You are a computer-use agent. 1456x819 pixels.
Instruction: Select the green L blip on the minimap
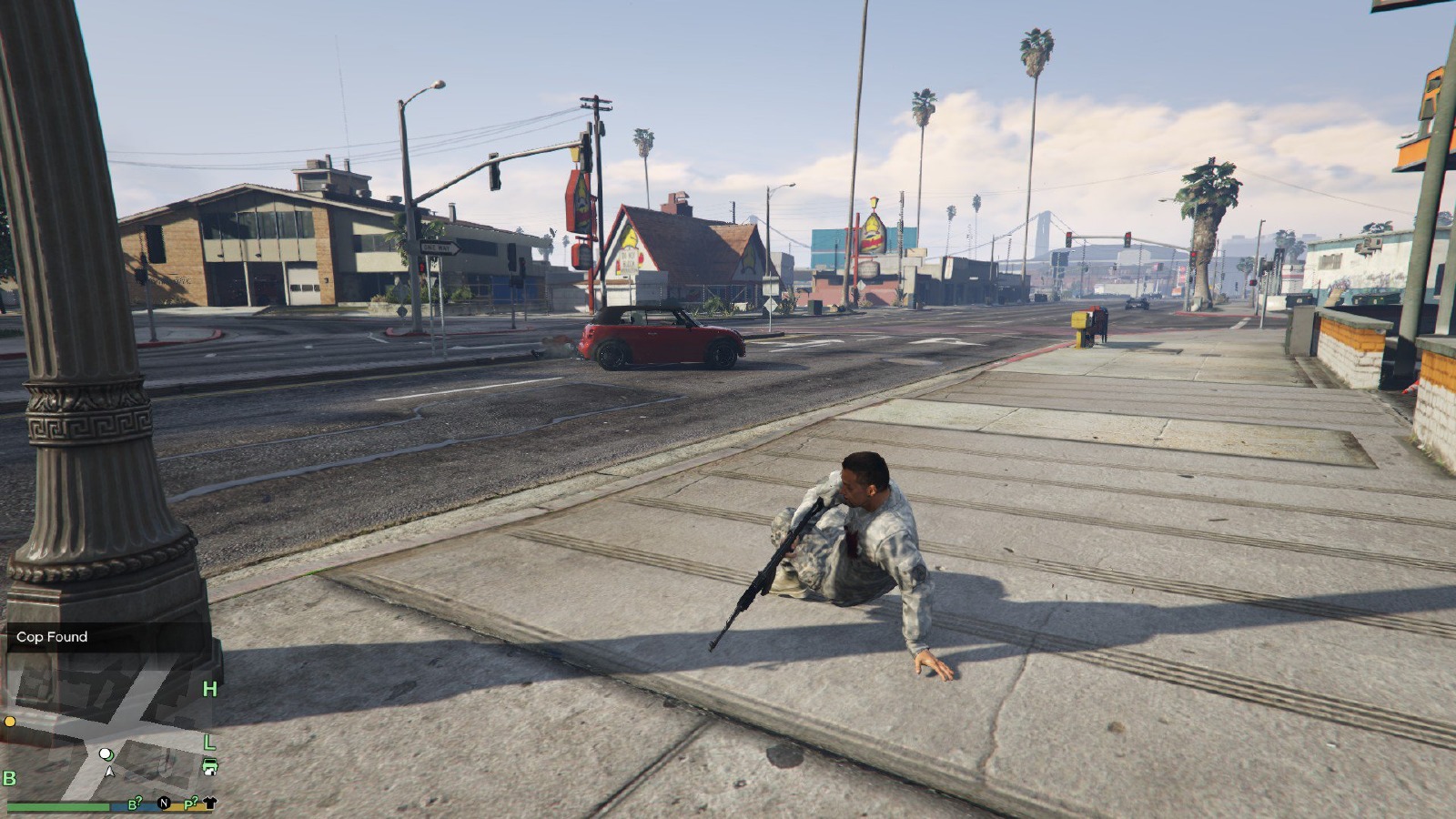[x=209, y=743]
